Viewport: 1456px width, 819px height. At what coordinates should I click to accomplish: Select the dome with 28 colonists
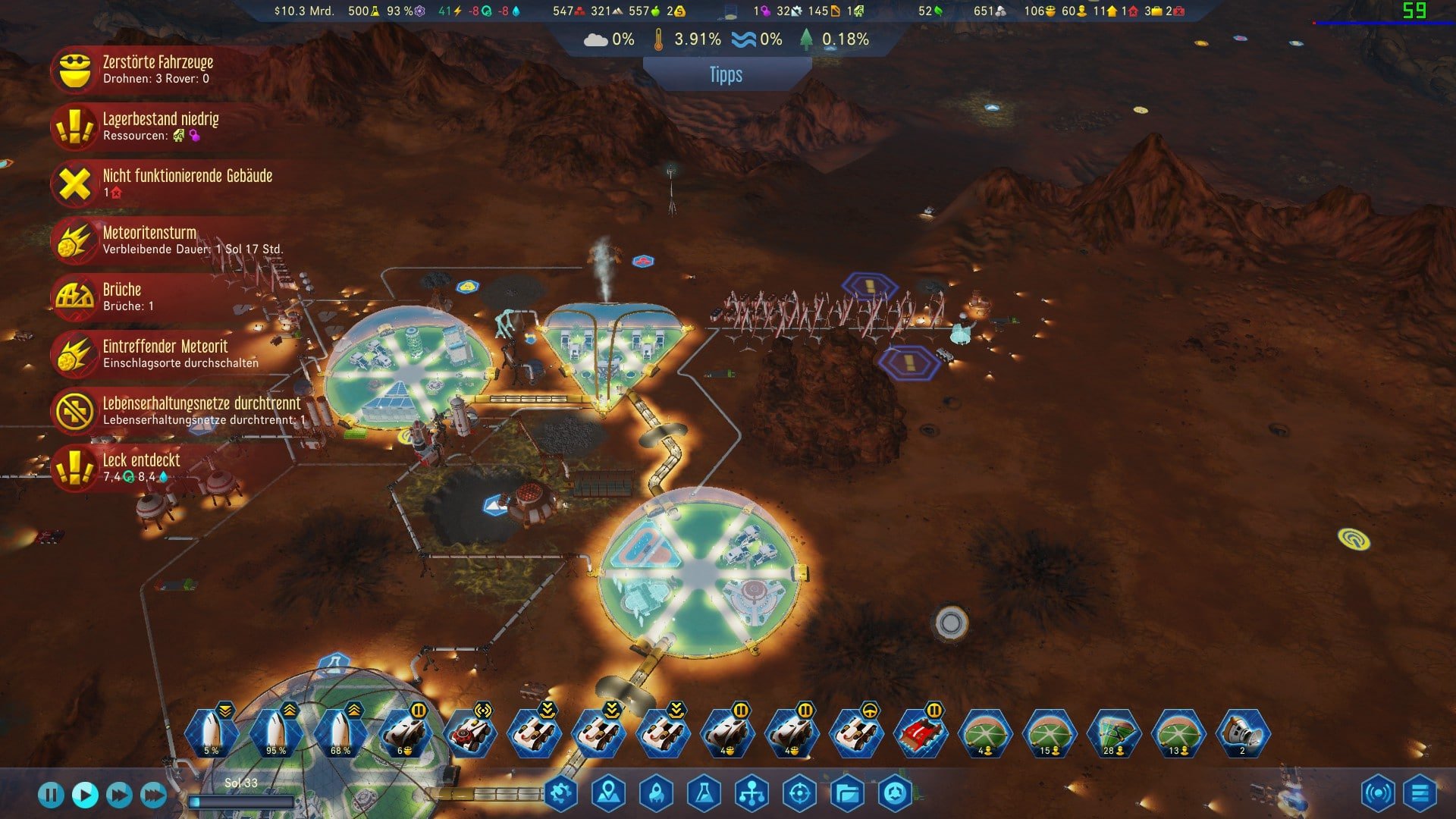click(1114, 733)
